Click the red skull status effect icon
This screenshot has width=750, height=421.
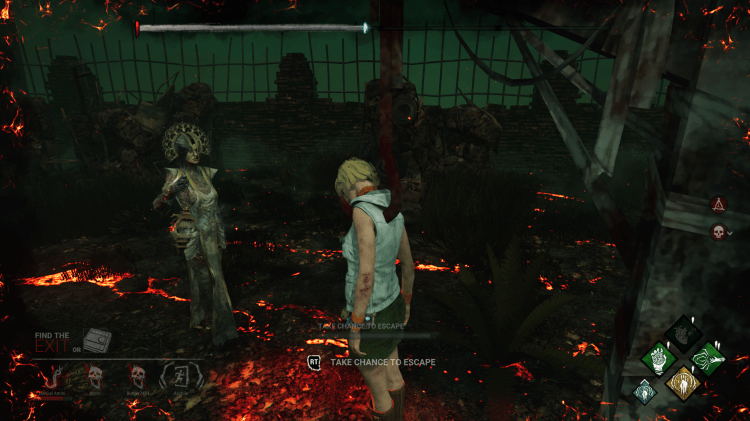click(717, 232)
